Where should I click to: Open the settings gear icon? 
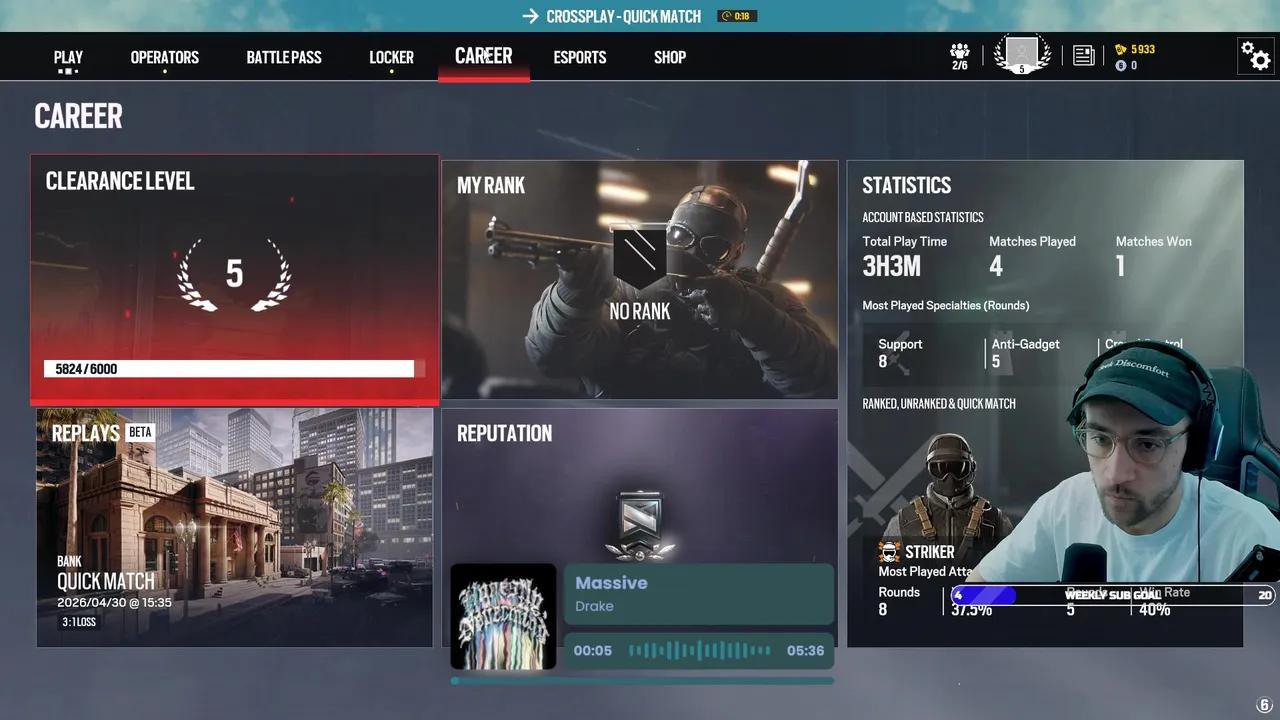click(1255, 57)
